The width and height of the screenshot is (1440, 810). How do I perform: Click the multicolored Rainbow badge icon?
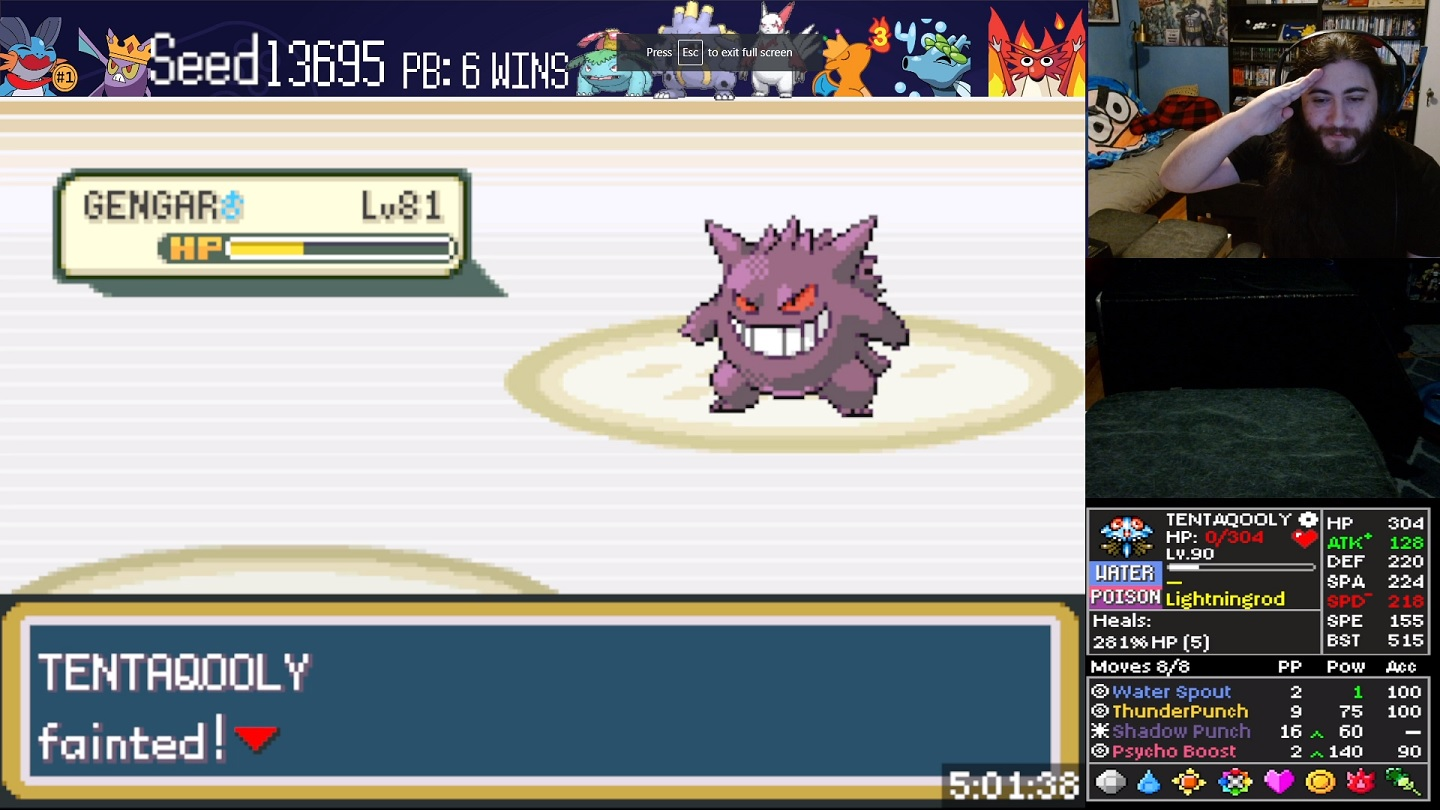tap(1235, 782)
